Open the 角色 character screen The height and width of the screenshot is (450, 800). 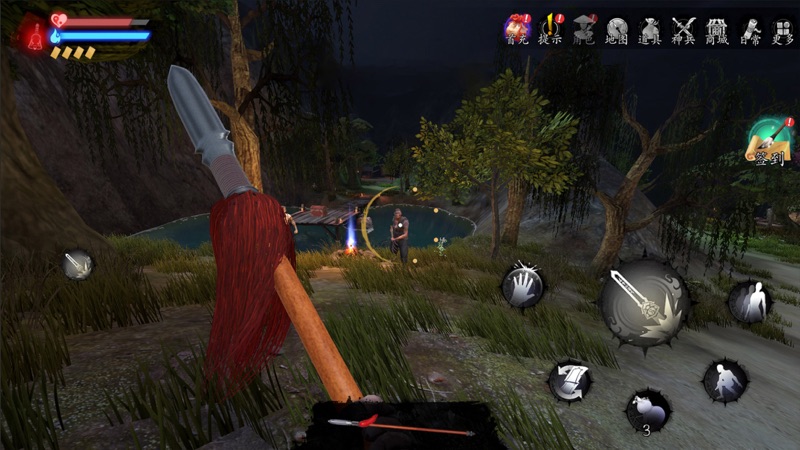click(x=584, y=29)
